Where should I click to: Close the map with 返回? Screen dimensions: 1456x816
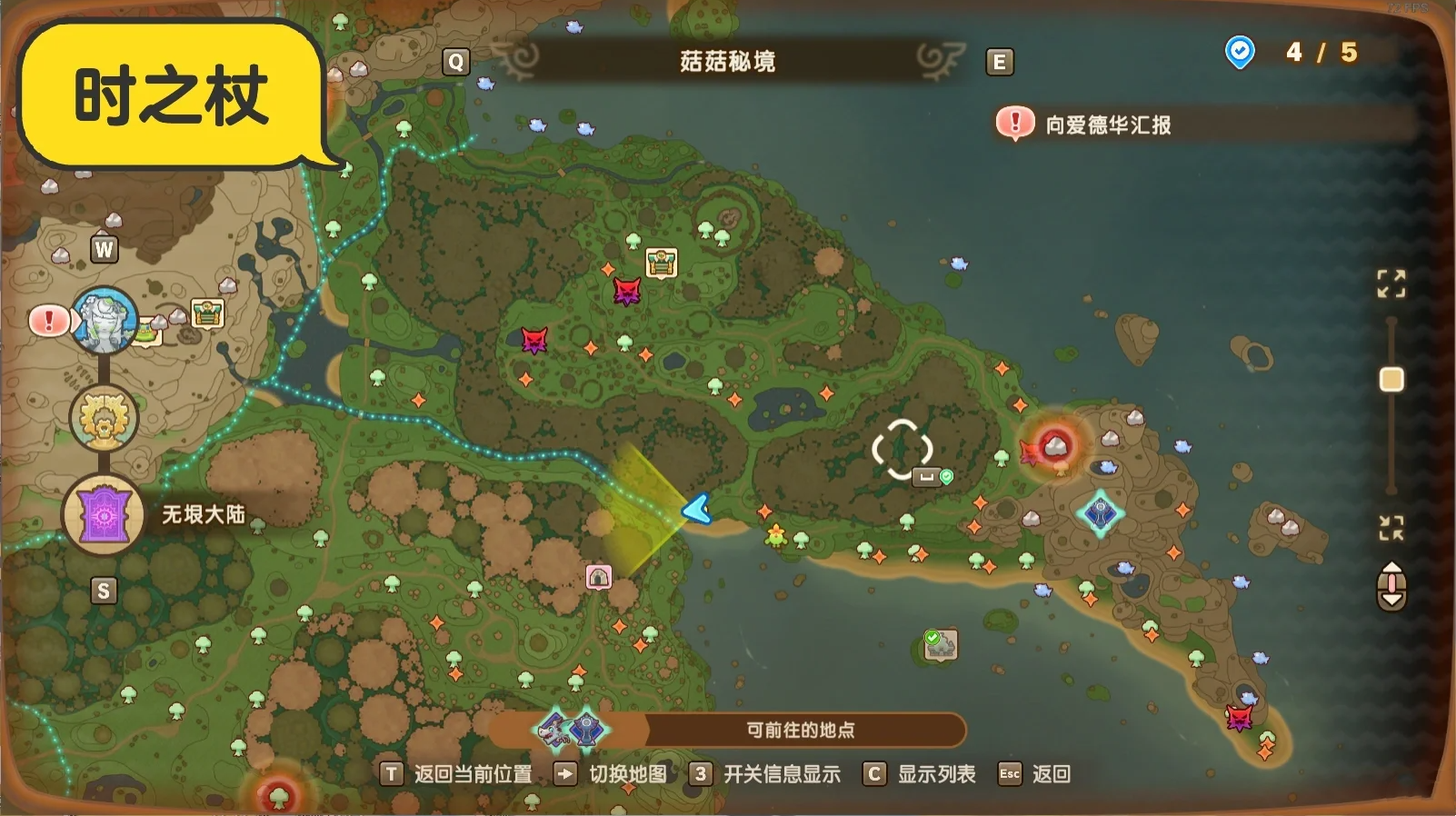tap(1035, 773)
